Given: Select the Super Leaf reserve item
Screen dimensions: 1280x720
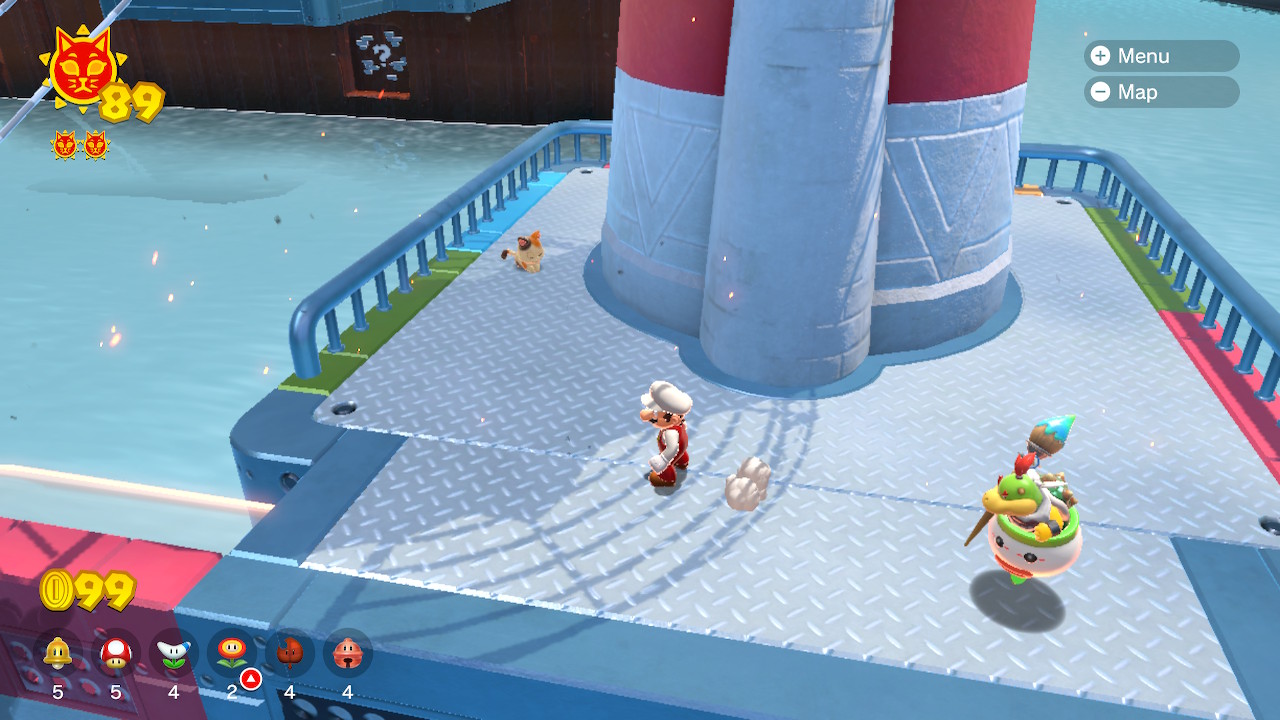Looking at the screenshot, I should click(x=290, y=654).
